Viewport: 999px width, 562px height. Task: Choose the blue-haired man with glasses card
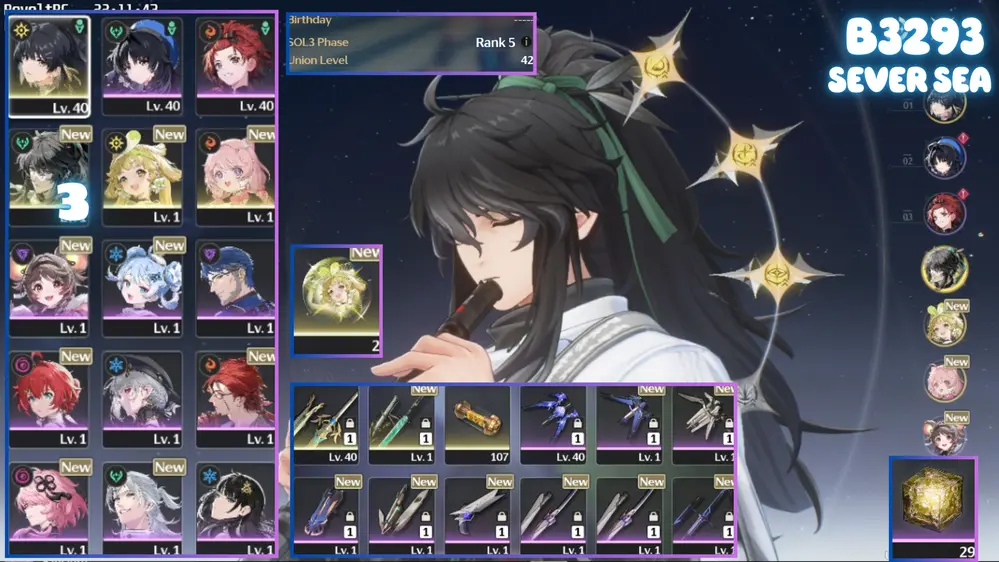(236, 287)
